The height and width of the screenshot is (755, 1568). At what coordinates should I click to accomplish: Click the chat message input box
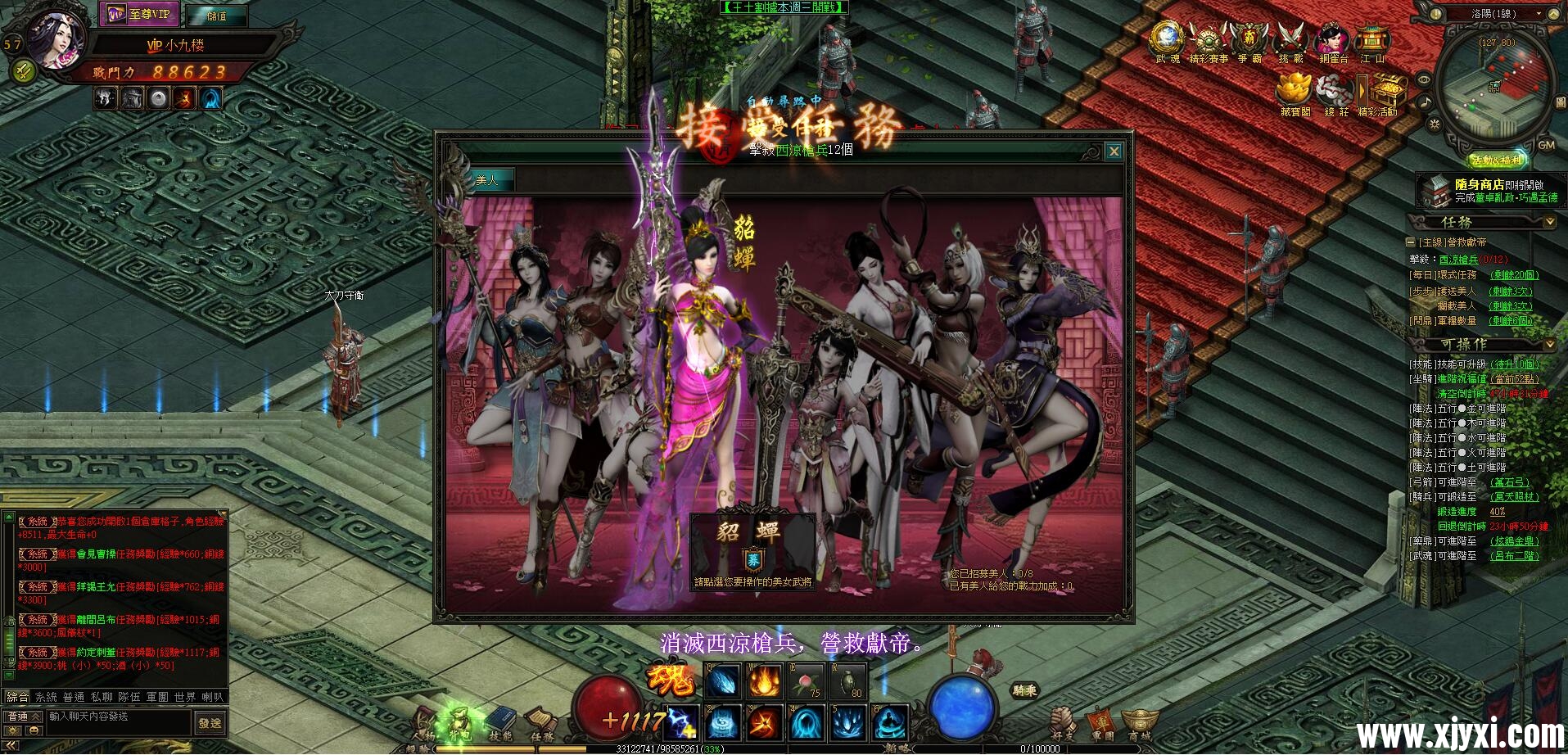pyautogui.click(x=119, y=717)
